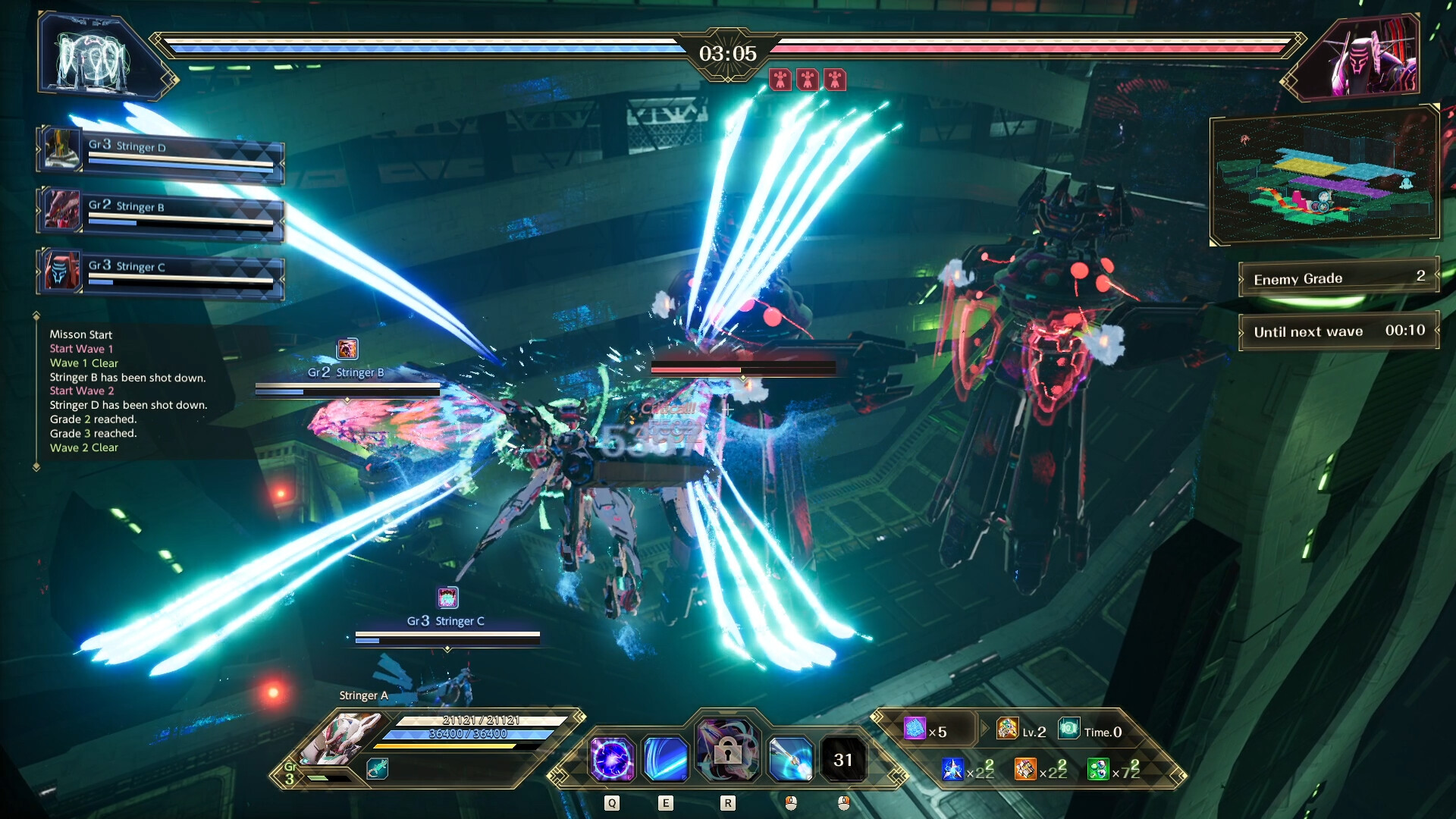Select the purple cube item icon
The height and width of the screenshot is (819, 1456).
tap(915, 730)
